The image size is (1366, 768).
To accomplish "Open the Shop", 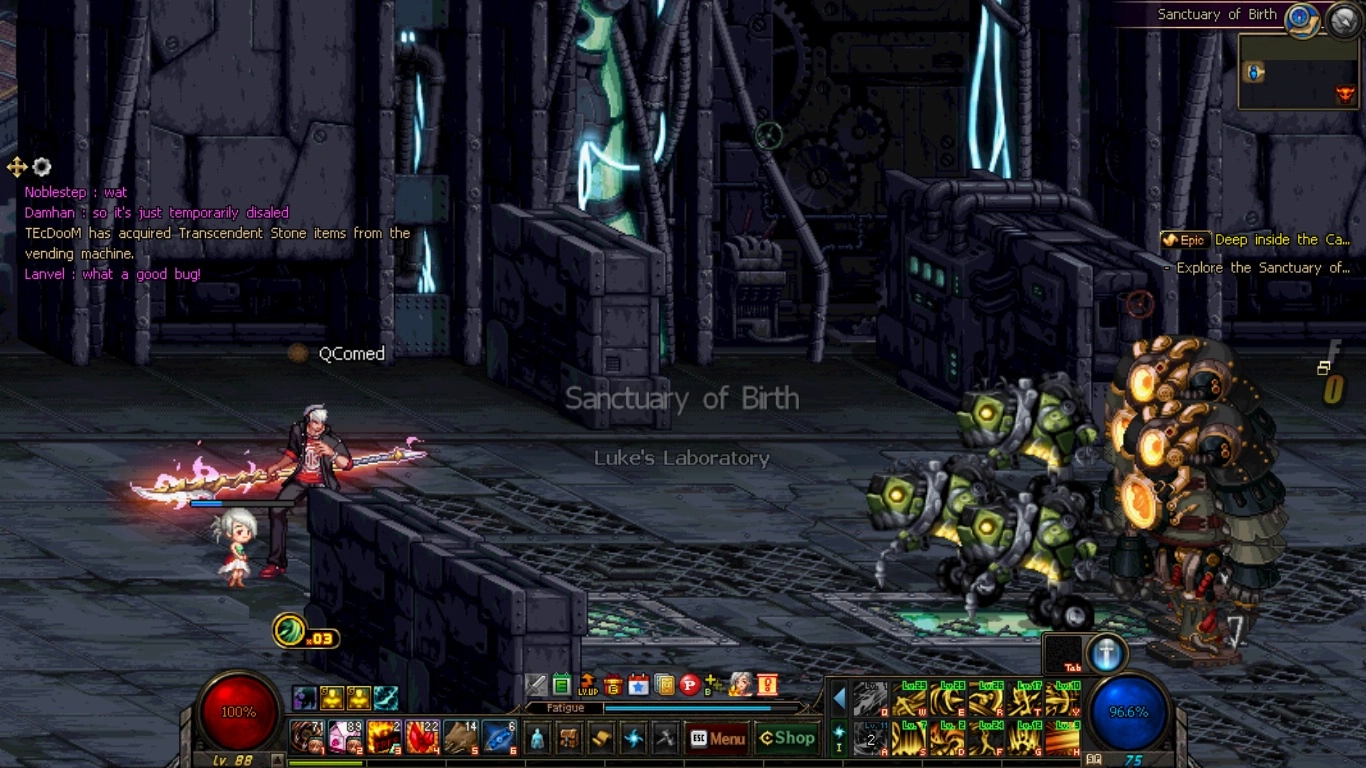I will (787, 738).
